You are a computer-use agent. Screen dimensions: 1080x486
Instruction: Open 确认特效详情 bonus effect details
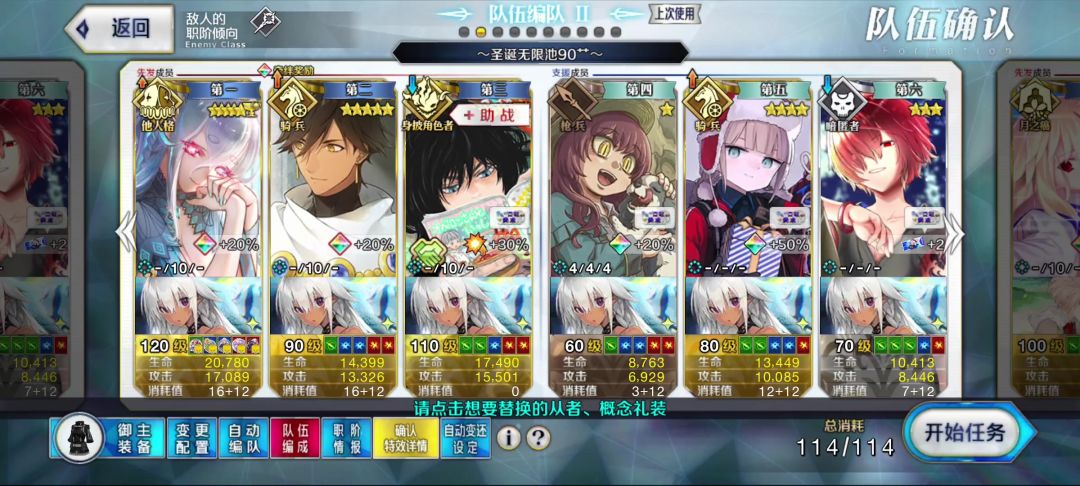tap(405, 437)
